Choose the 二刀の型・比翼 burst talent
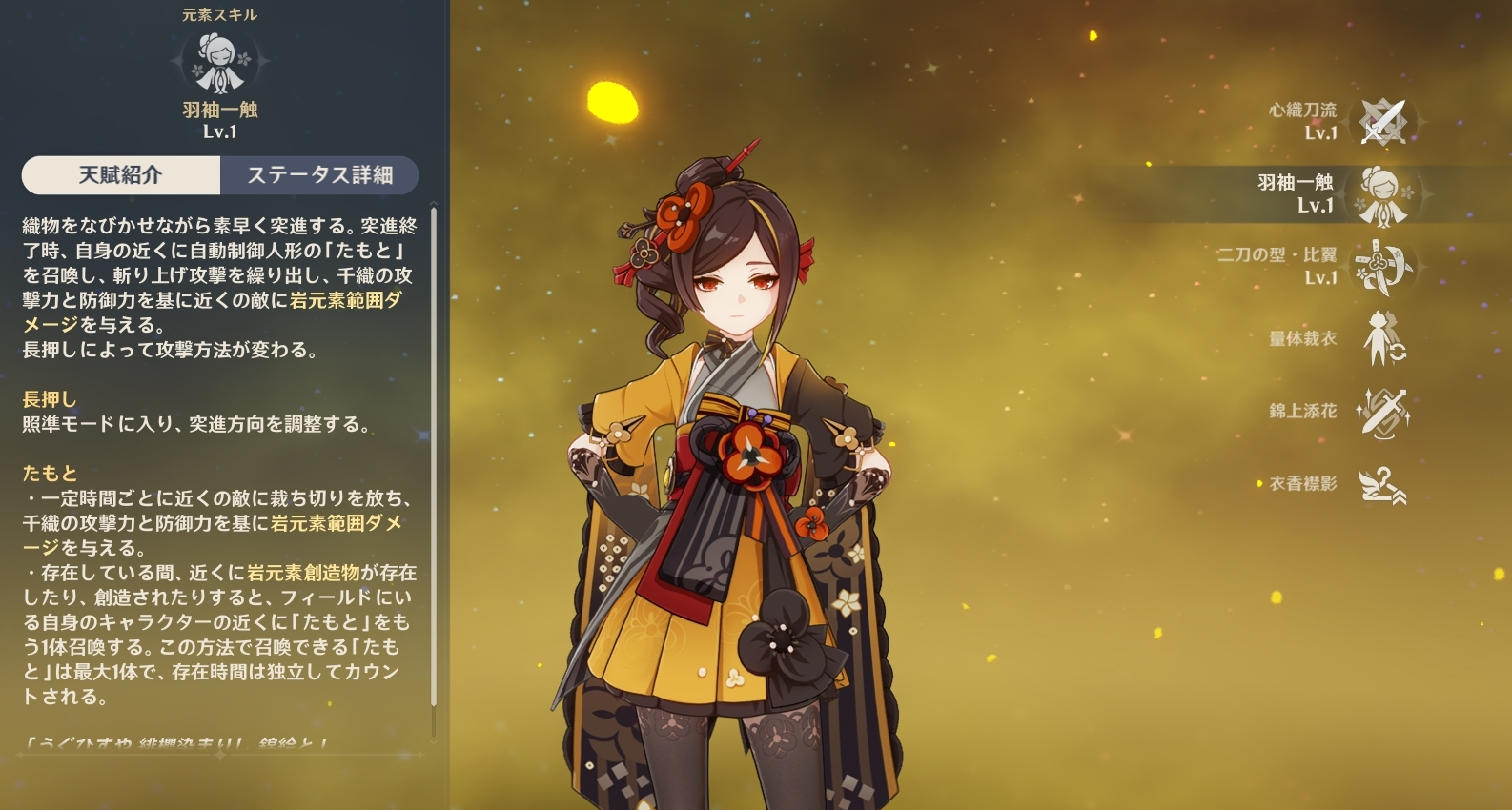The height and width of the screenshot is (810, 1512). (x=1381, y=267)
